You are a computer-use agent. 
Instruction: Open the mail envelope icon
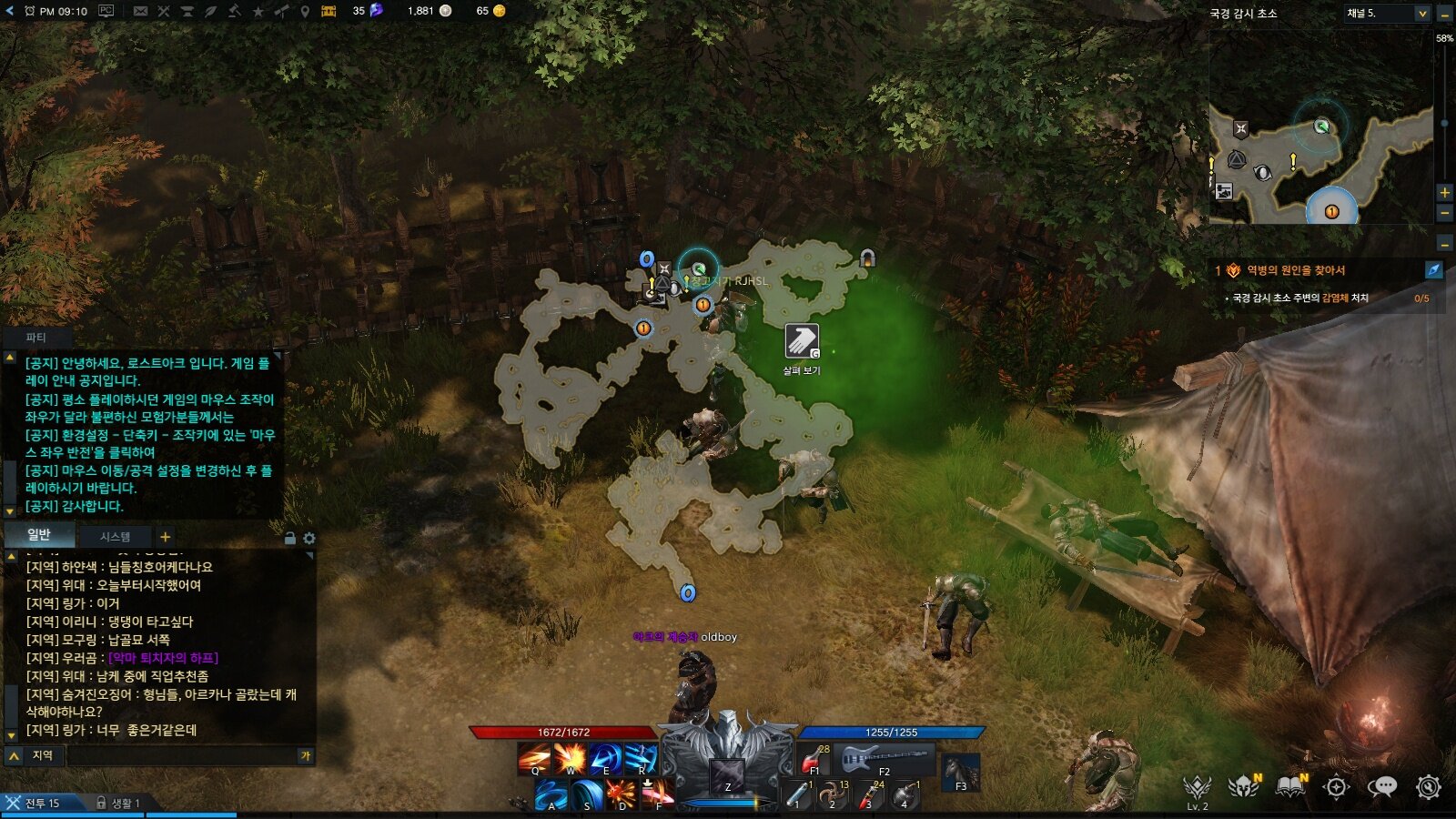[x=140, y=11]
